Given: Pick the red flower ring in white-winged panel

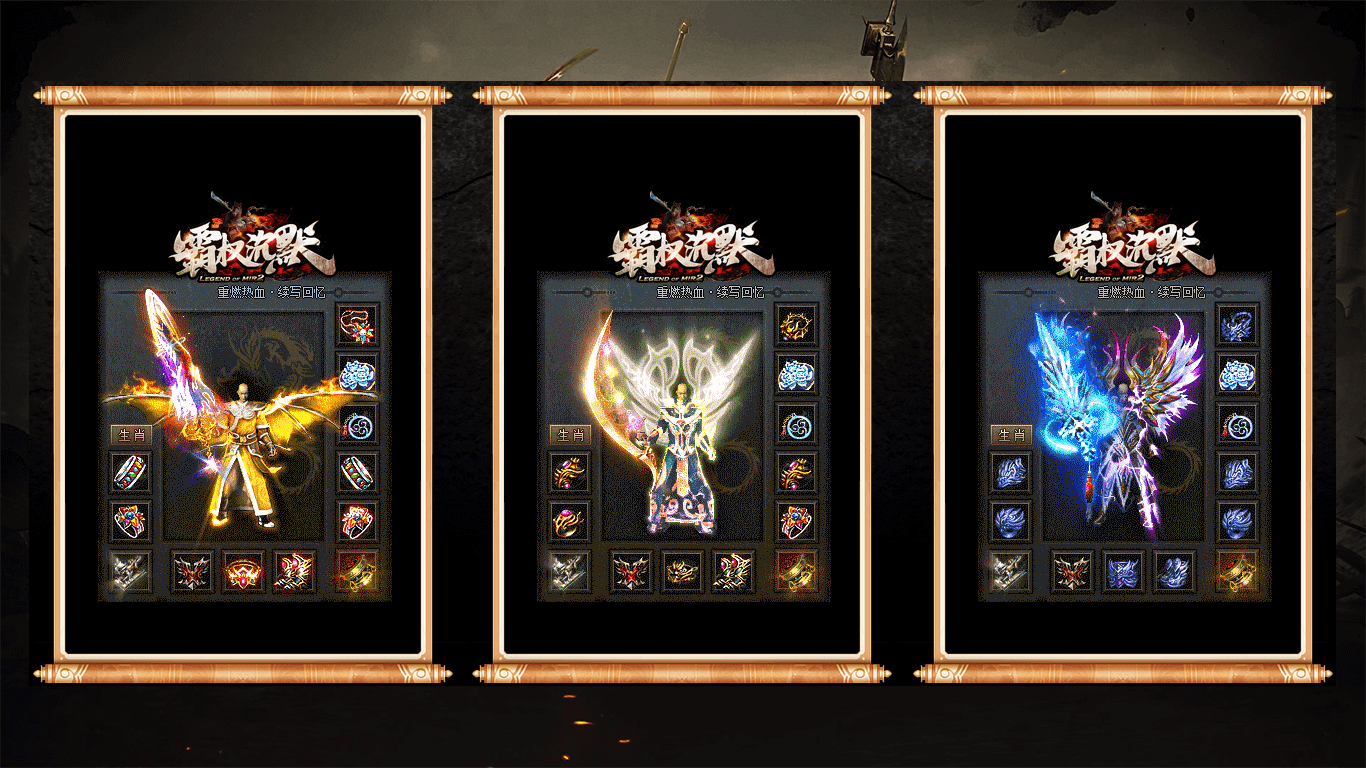Looking at the screenshot, I should point(797,522).
